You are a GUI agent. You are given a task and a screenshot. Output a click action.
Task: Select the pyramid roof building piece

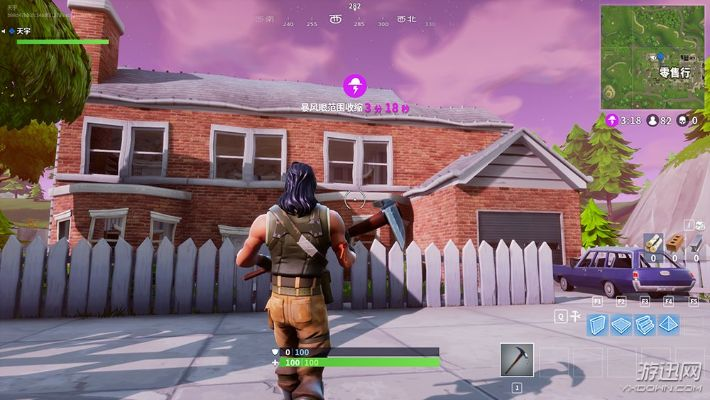coord(668,324)
